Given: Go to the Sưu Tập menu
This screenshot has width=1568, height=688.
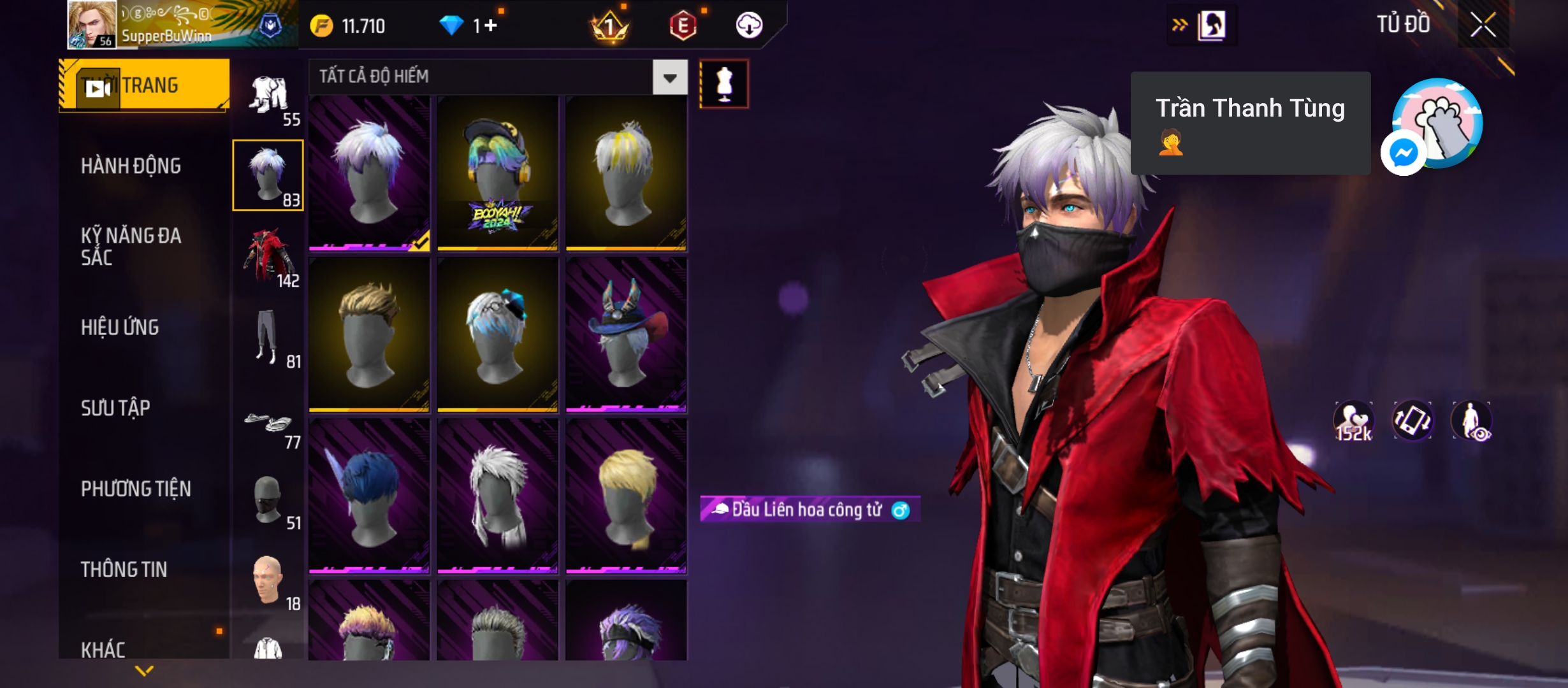Looking at the screenshot, I should [115, 408].
